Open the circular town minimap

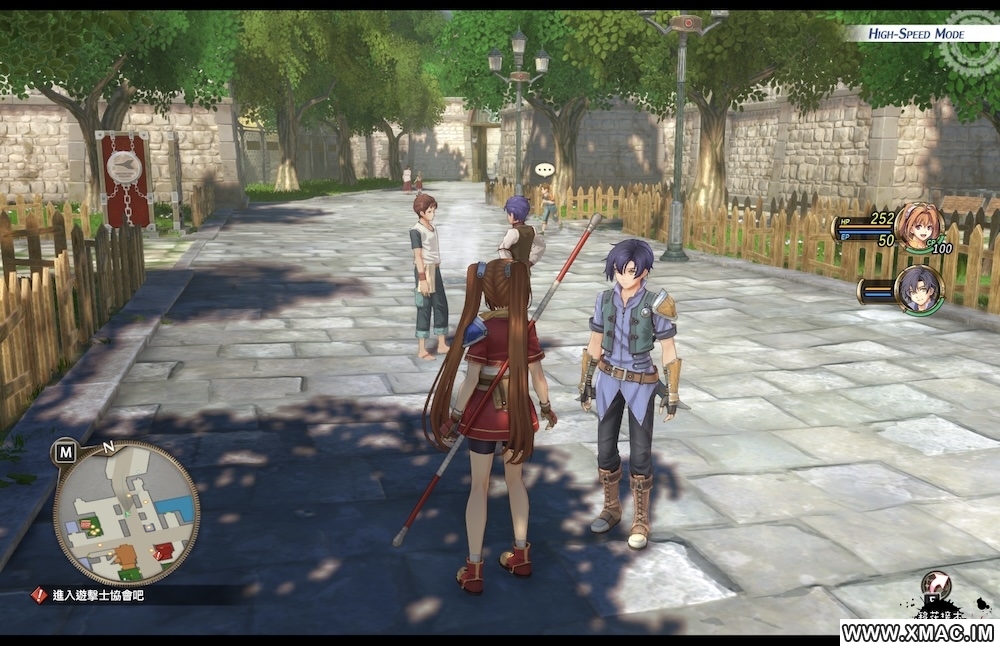126,513
